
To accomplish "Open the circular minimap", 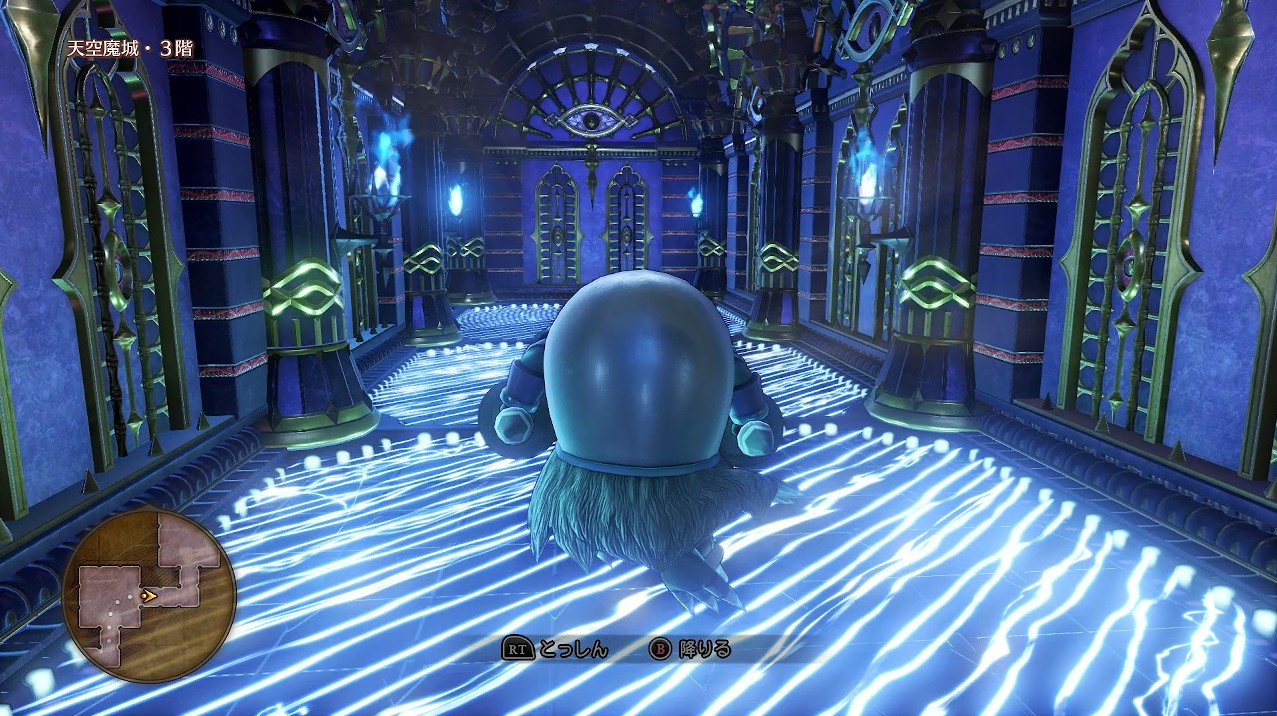I will click(149, 595).
